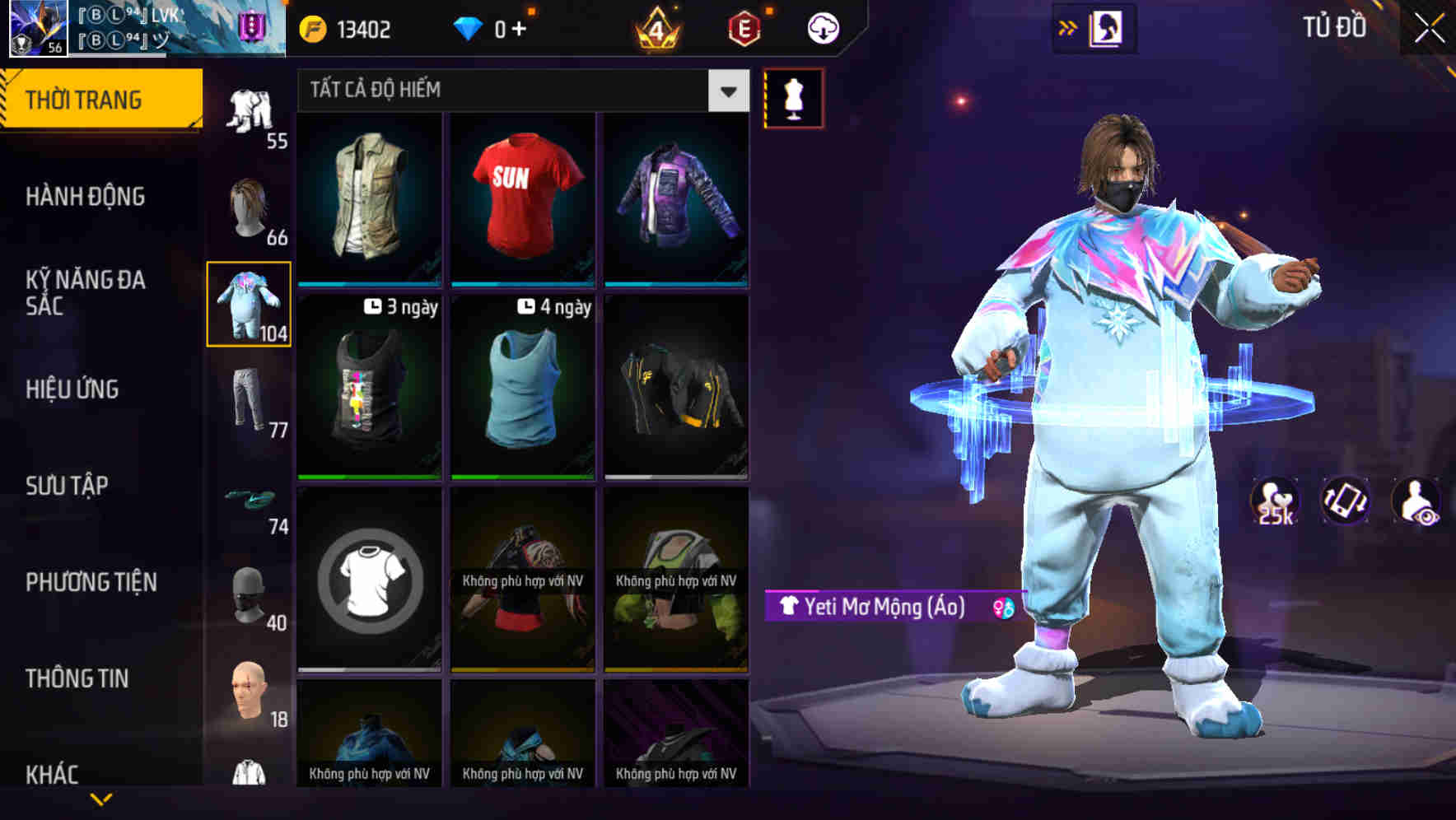The width and height of the screenshot is (1456, 820).
Task: Open the PHƯƠNG TIỆN section
Action: point(91,581)
